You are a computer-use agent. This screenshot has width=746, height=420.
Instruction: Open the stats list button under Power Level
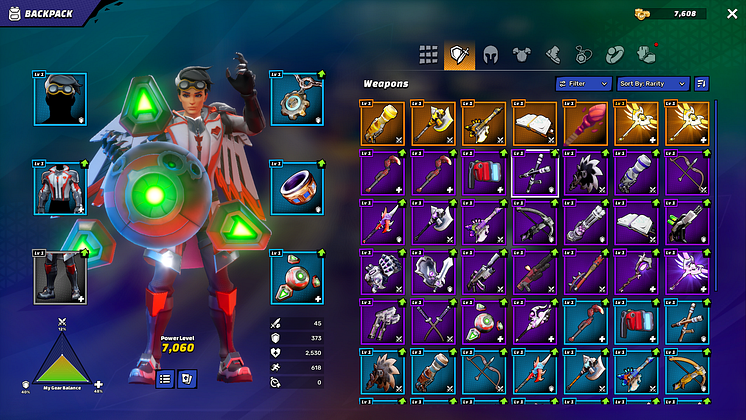[166, 378]
